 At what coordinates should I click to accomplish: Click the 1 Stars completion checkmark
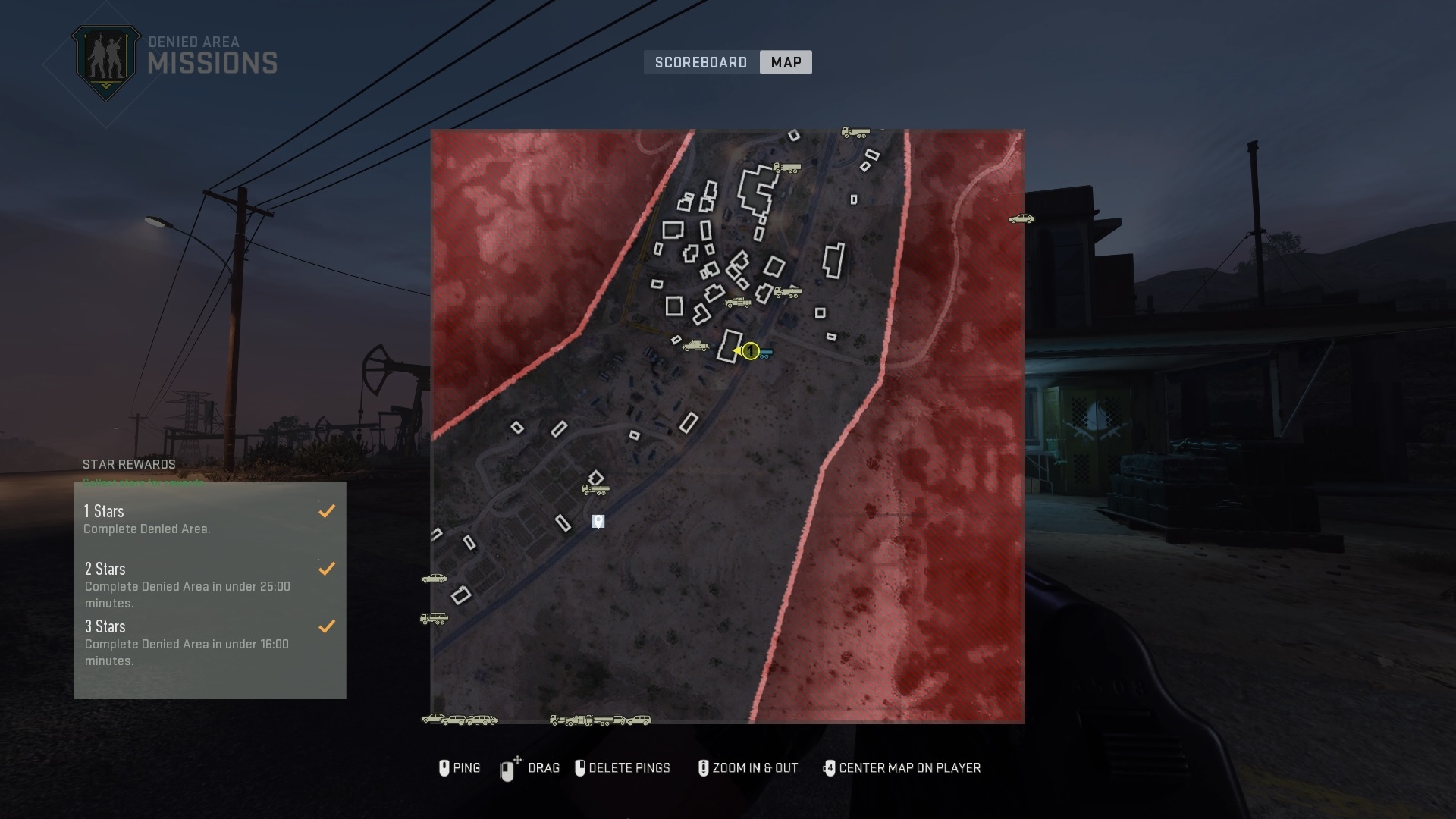pyautogui.click(x=327, y=511)
